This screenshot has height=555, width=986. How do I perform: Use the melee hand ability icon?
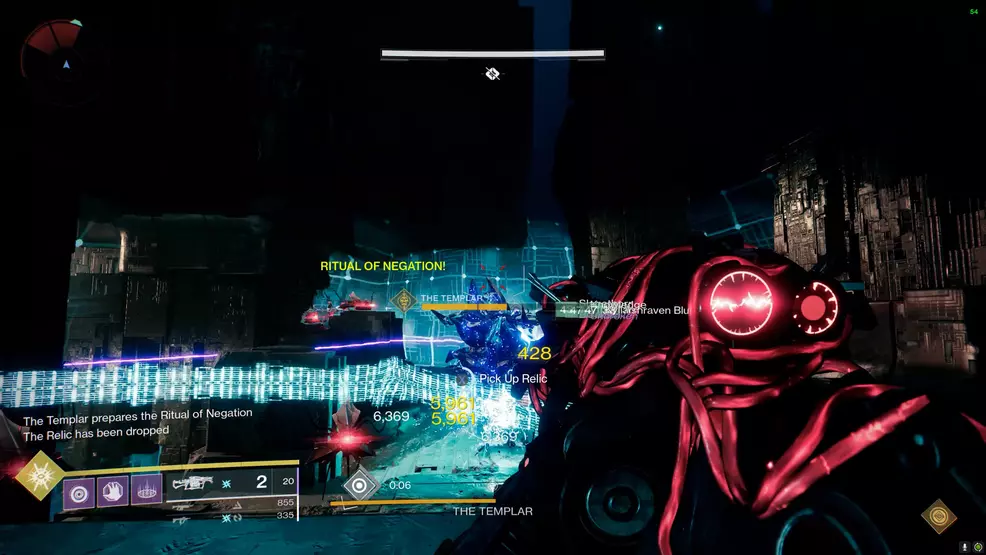113,490
